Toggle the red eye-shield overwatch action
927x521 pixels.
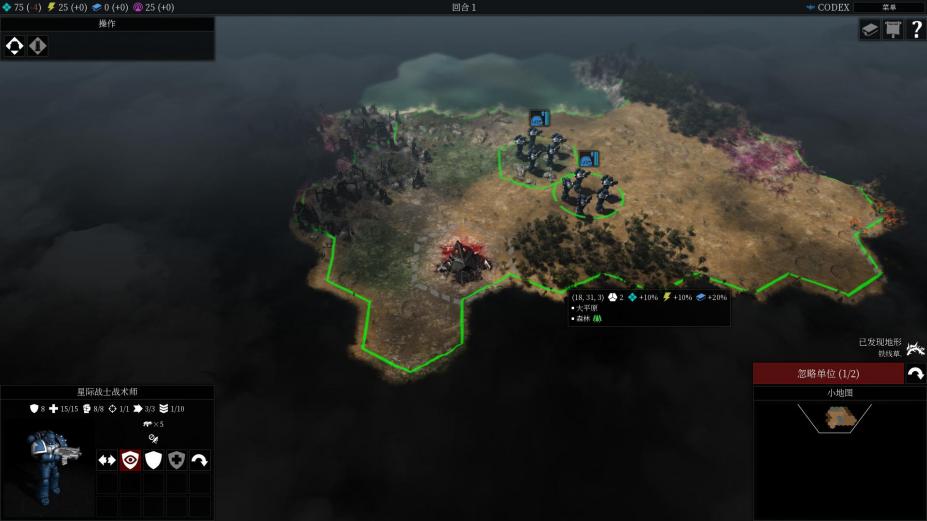[130, 460]
